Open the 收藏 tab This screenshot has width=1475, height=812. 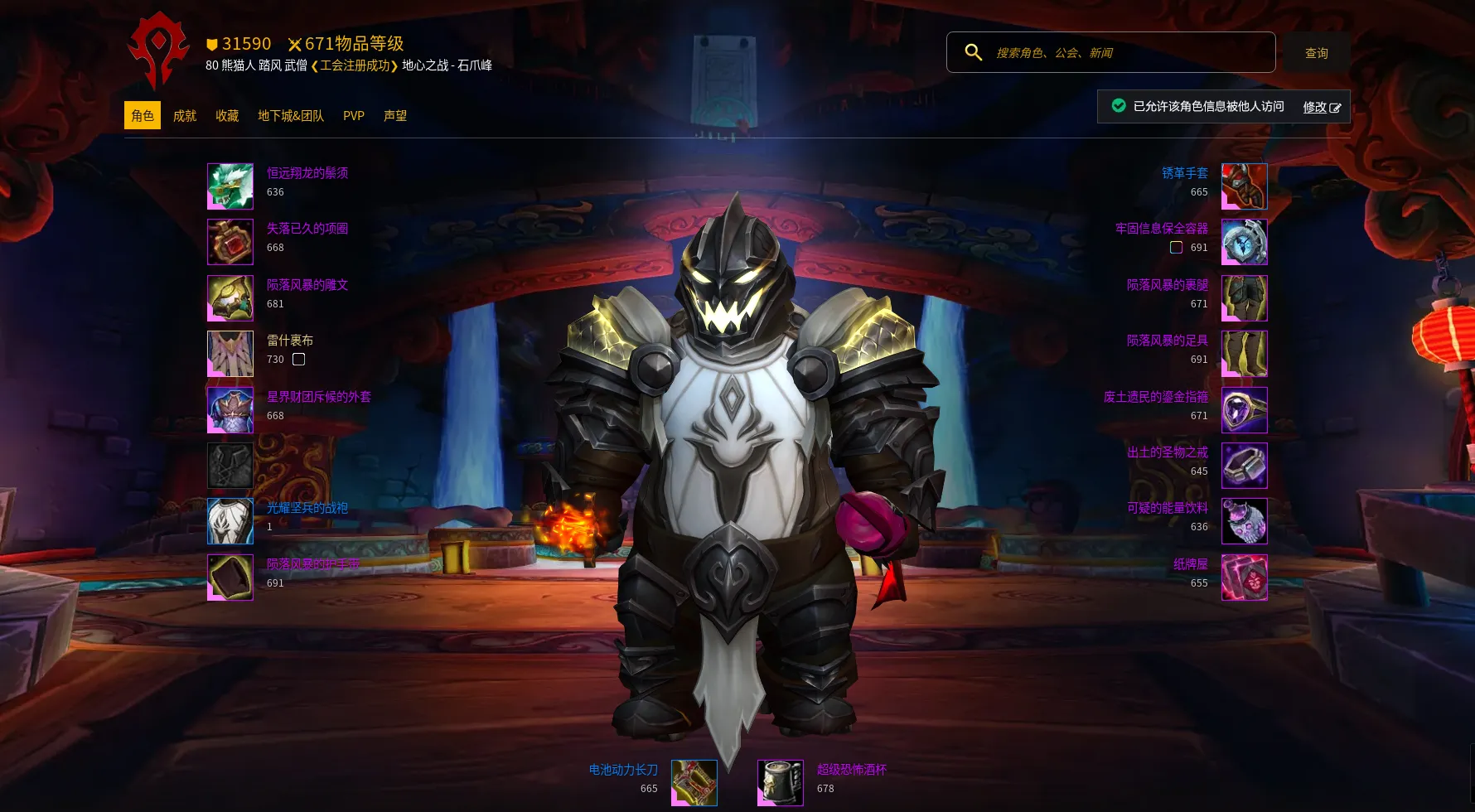click(227, 116)
